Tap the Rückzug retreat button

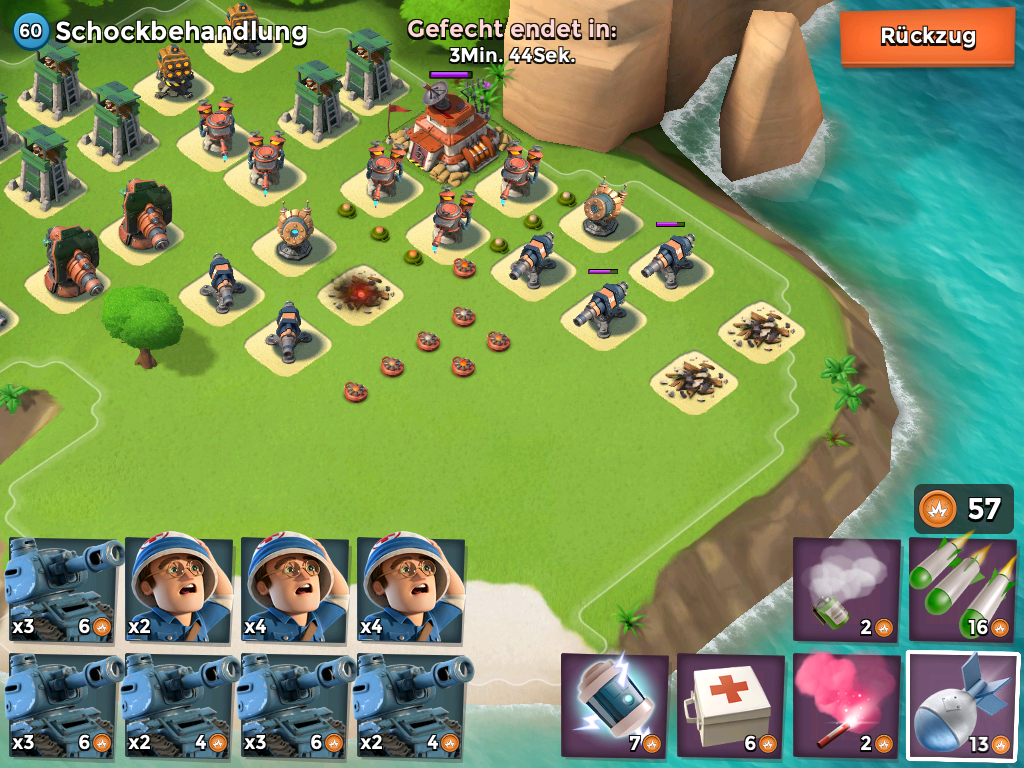pos(927,38)
